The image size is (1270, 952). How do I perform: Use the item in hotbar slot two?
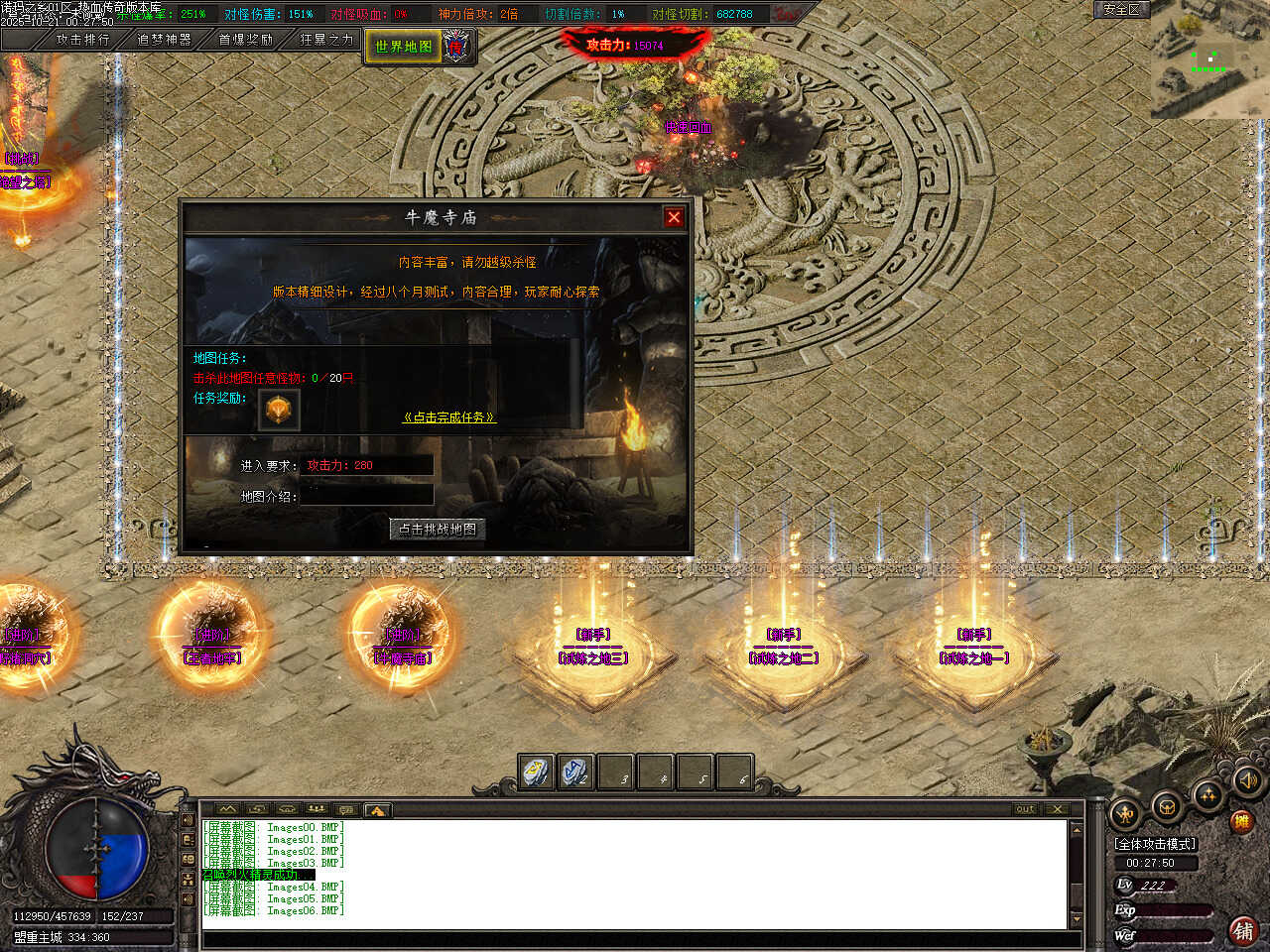[576, 773]
